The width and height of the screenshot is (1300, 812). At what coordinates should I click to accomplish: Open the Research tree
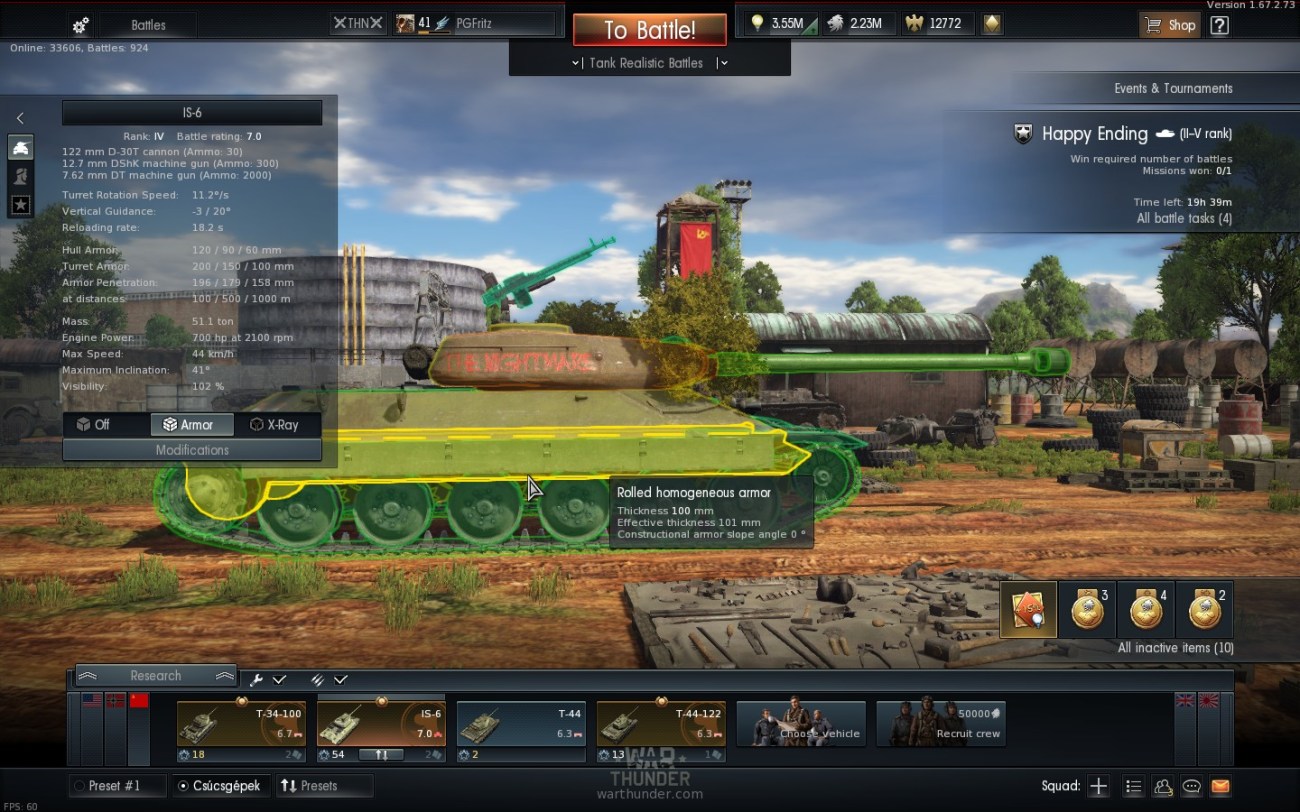[x=155, y=676]
